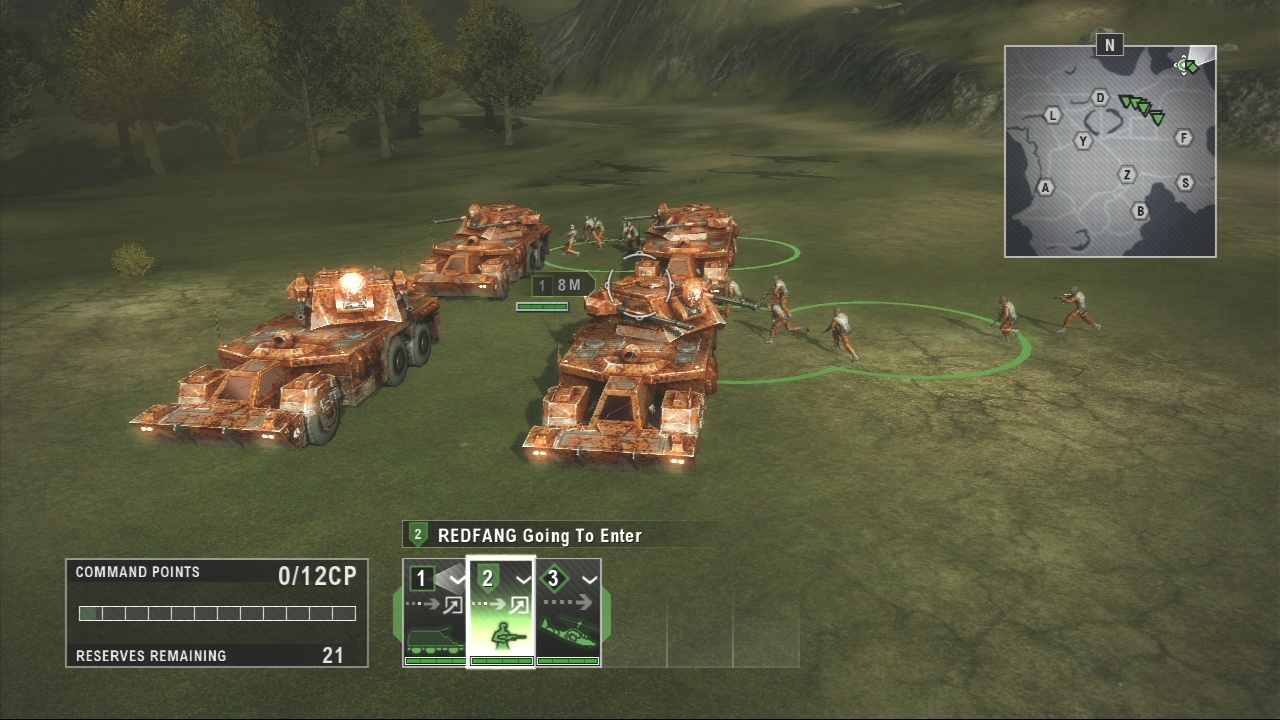Click the unit 1 distance tag reading 8M
The width and height of the screenshot is (1280, 720).
click(x=559, y=286)
